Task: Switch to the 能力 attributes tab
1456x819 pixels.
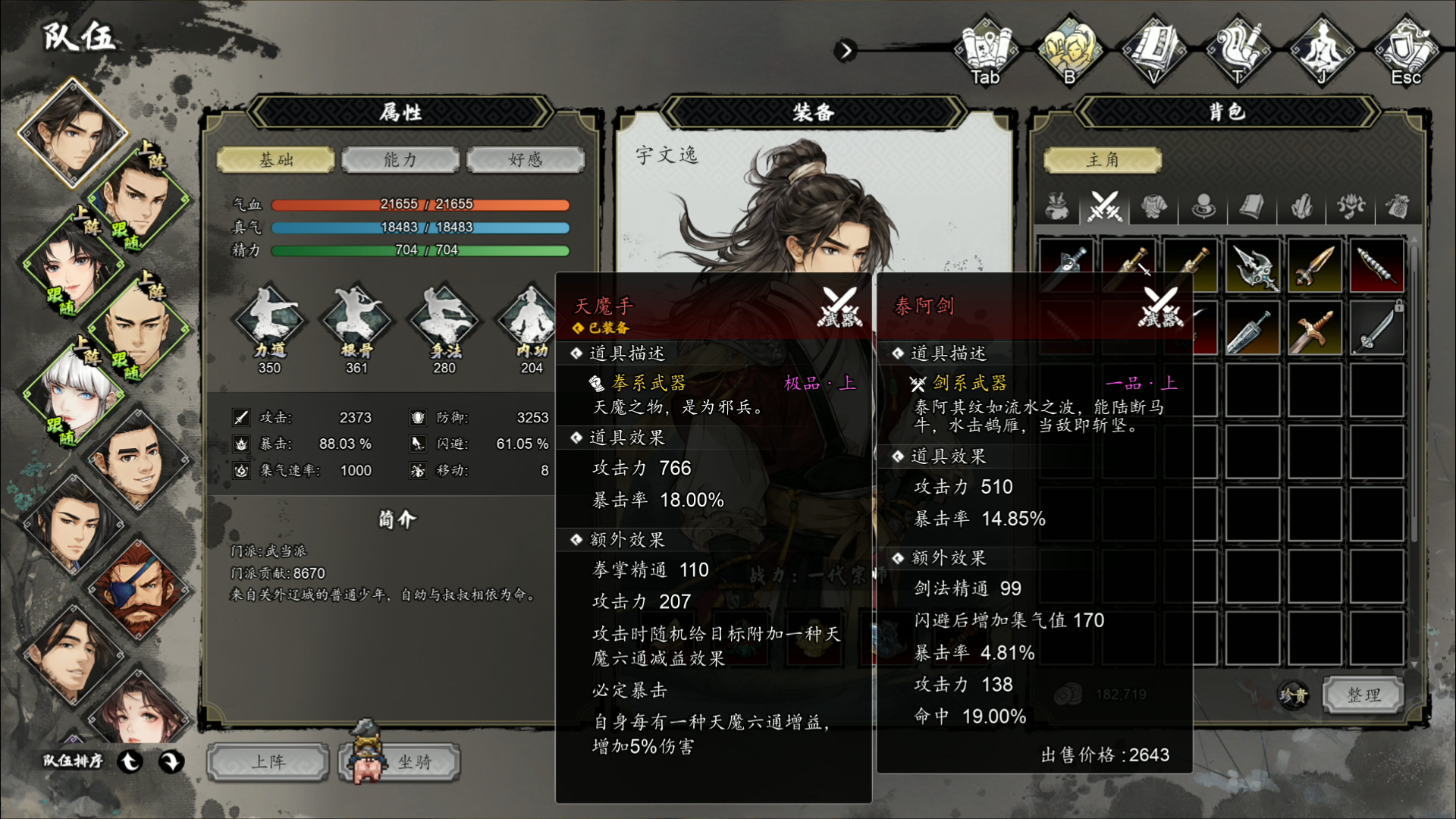Action: [x=400, y=159]
